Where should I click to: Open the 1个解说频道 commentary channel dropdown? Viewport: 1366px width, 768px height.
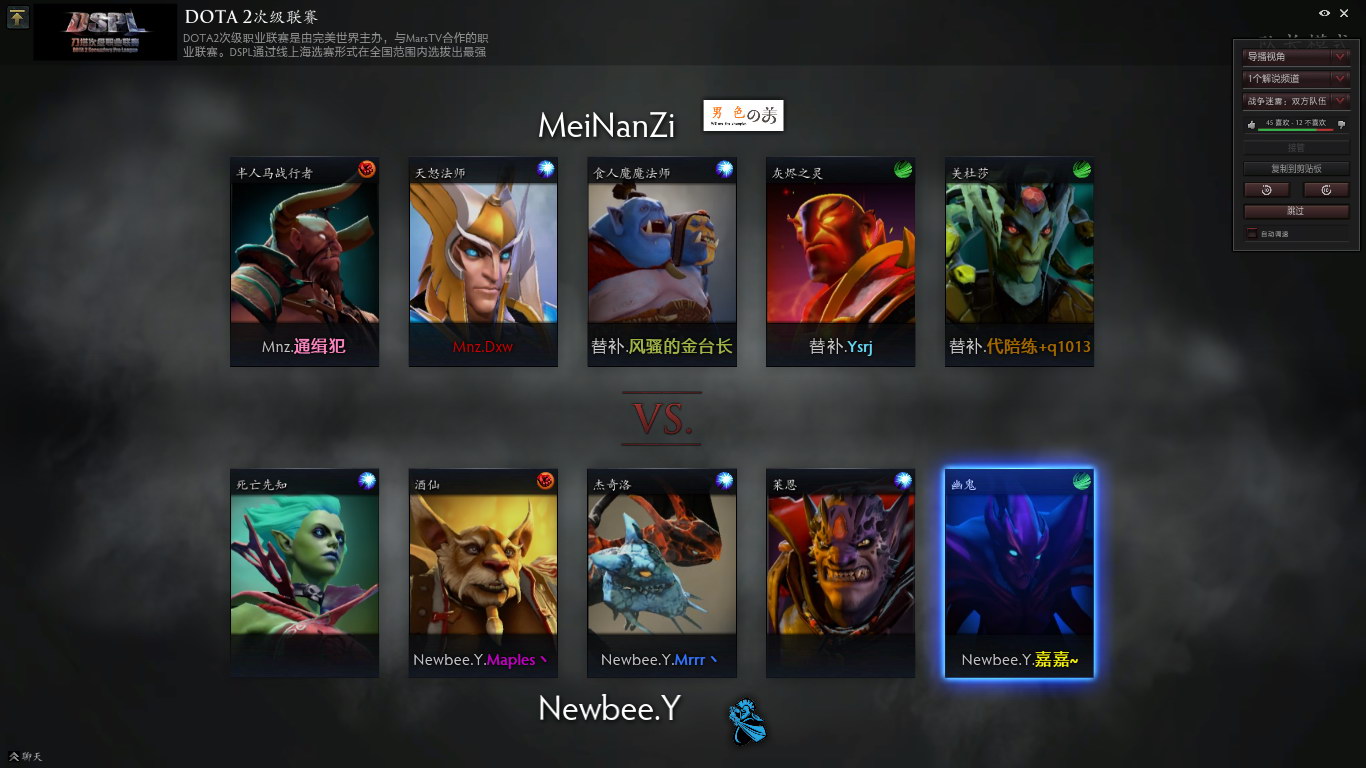coord(1296,79)
